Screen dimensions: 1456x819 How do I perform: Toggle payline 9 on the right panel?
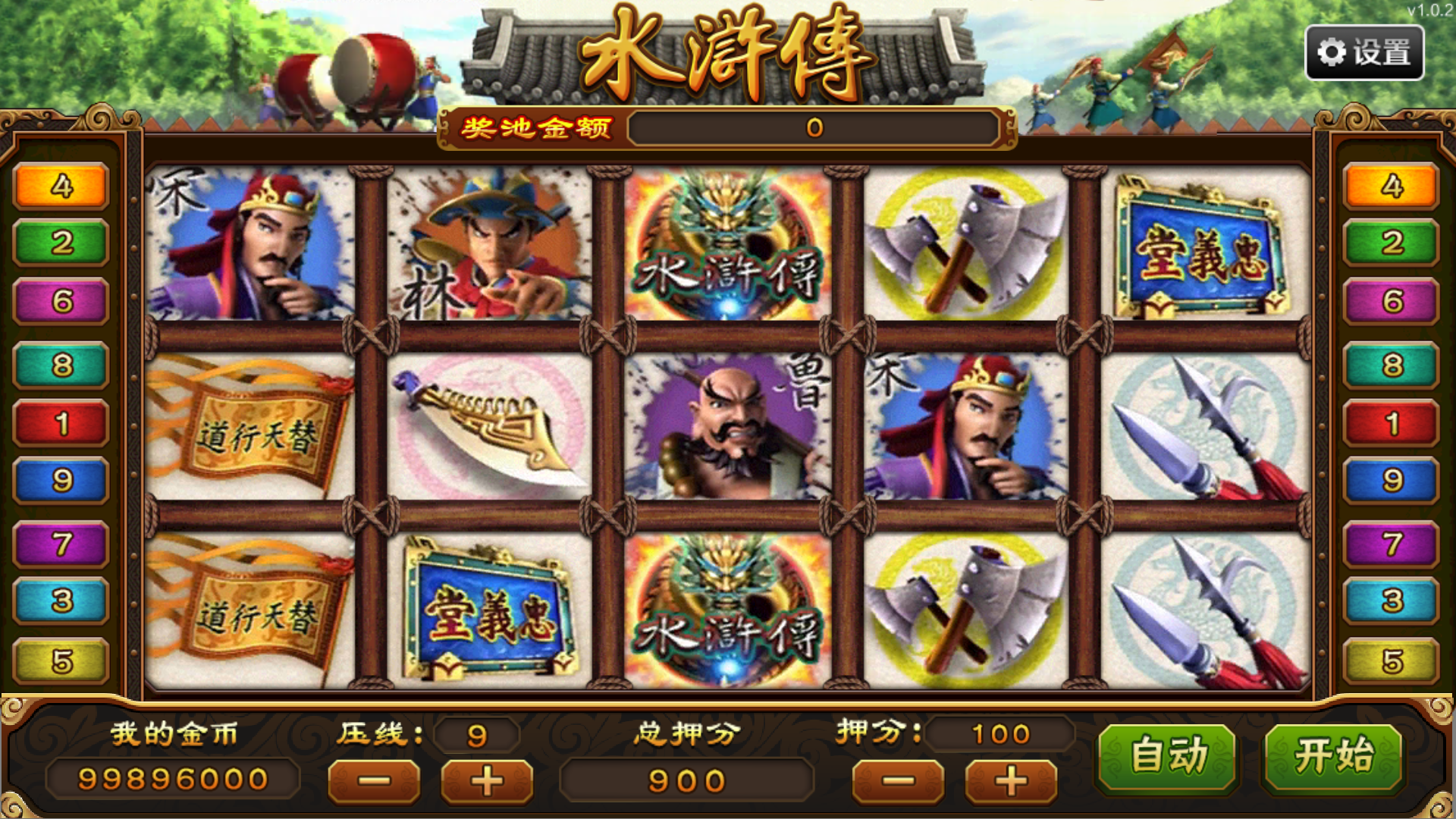tap(1394, 480)
